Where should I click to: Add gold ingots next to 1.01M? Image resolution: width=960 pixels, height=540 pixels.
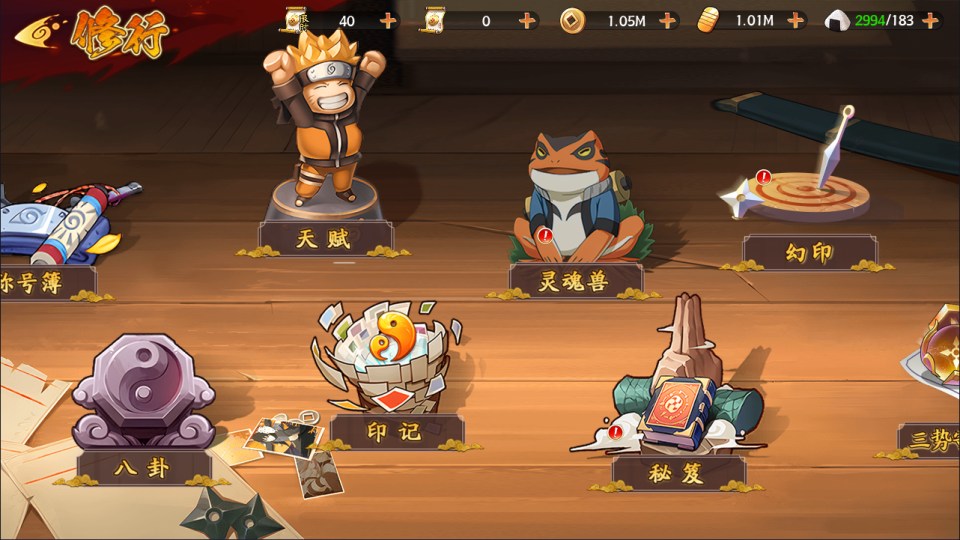click(796, 20)
